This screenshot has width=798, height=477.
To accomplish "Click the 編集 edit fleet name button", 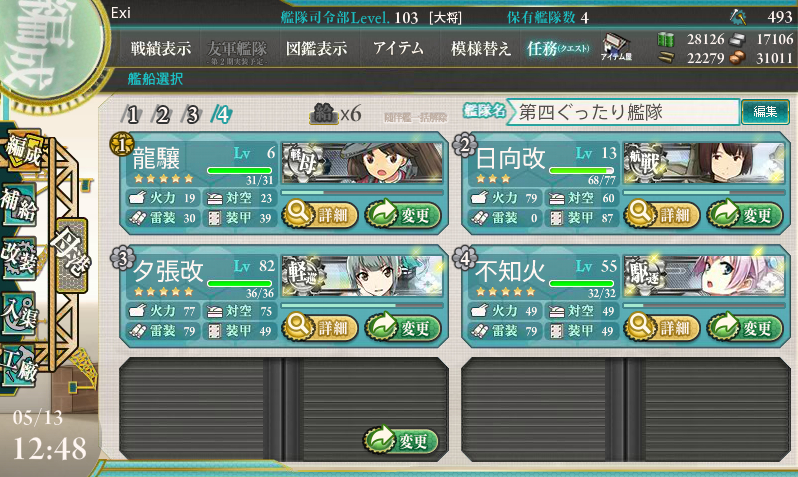I will pos(764,113).
